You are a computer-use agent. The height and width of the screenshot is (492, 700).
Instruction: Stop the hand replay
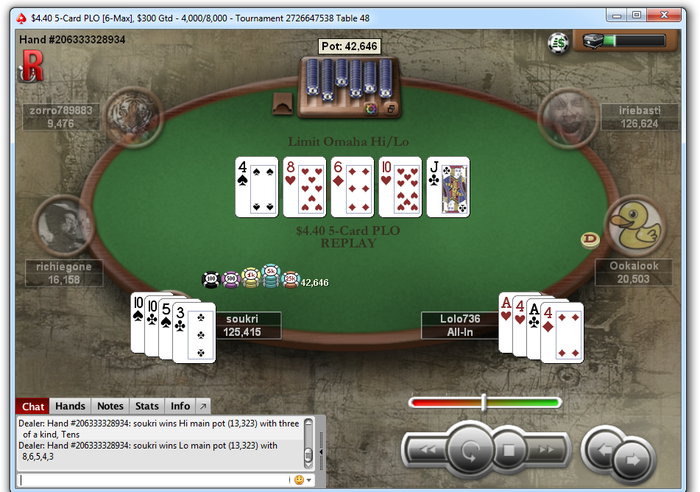(507, 451)
